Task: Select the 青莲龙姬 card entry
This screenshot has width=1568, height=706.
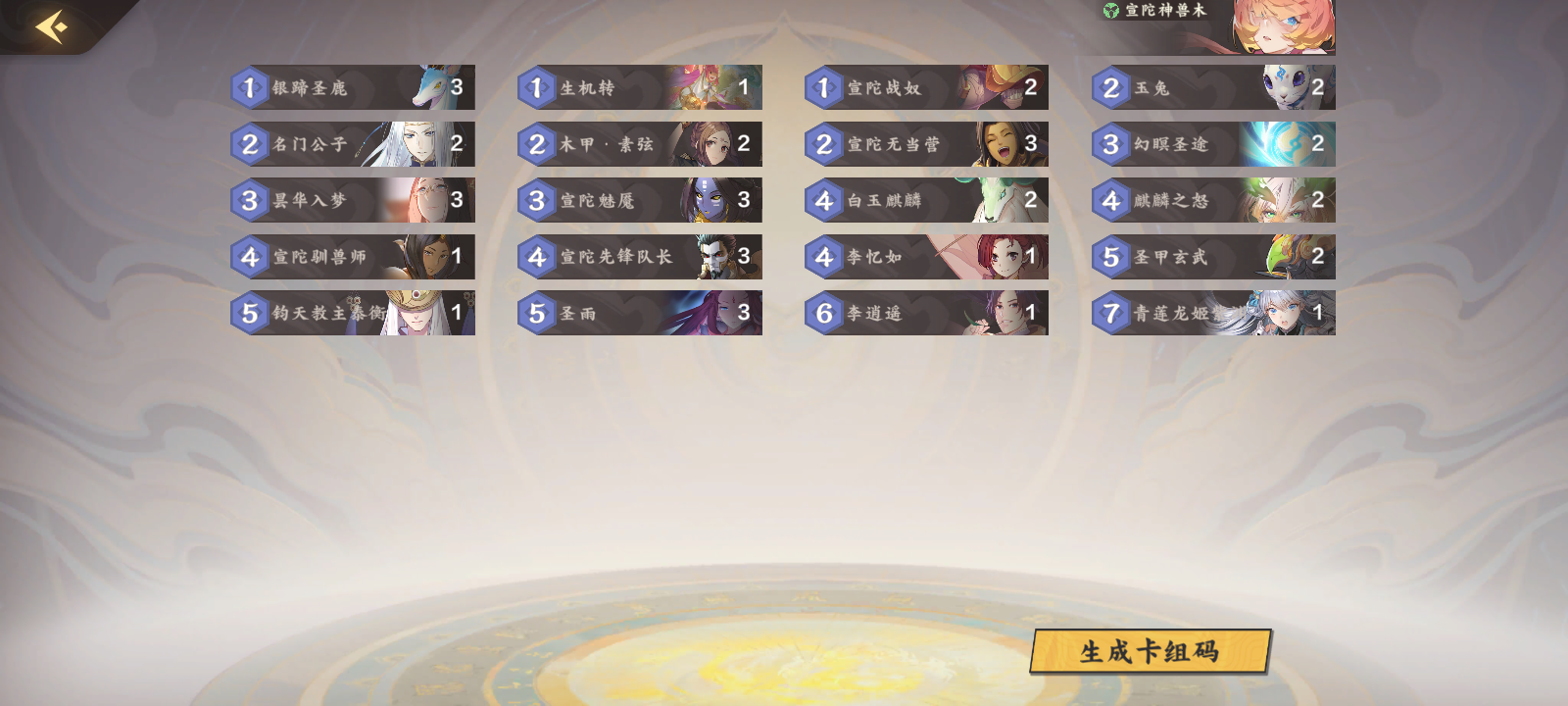Action: point(1215,313)
